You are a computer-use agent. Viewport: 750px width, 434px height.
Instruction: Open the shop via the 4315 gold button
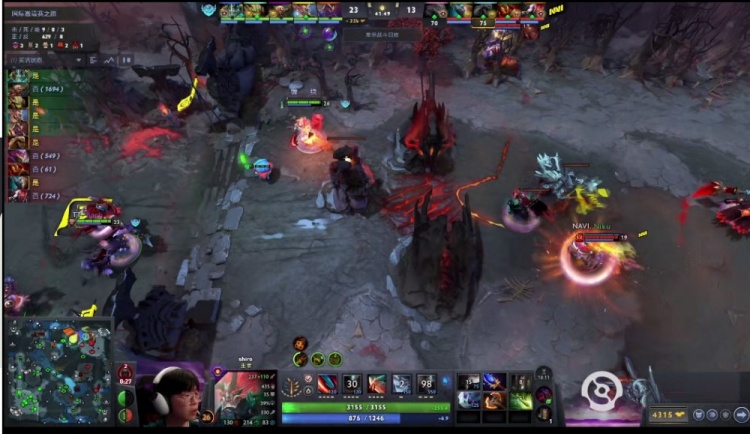(x=669, y=415)
